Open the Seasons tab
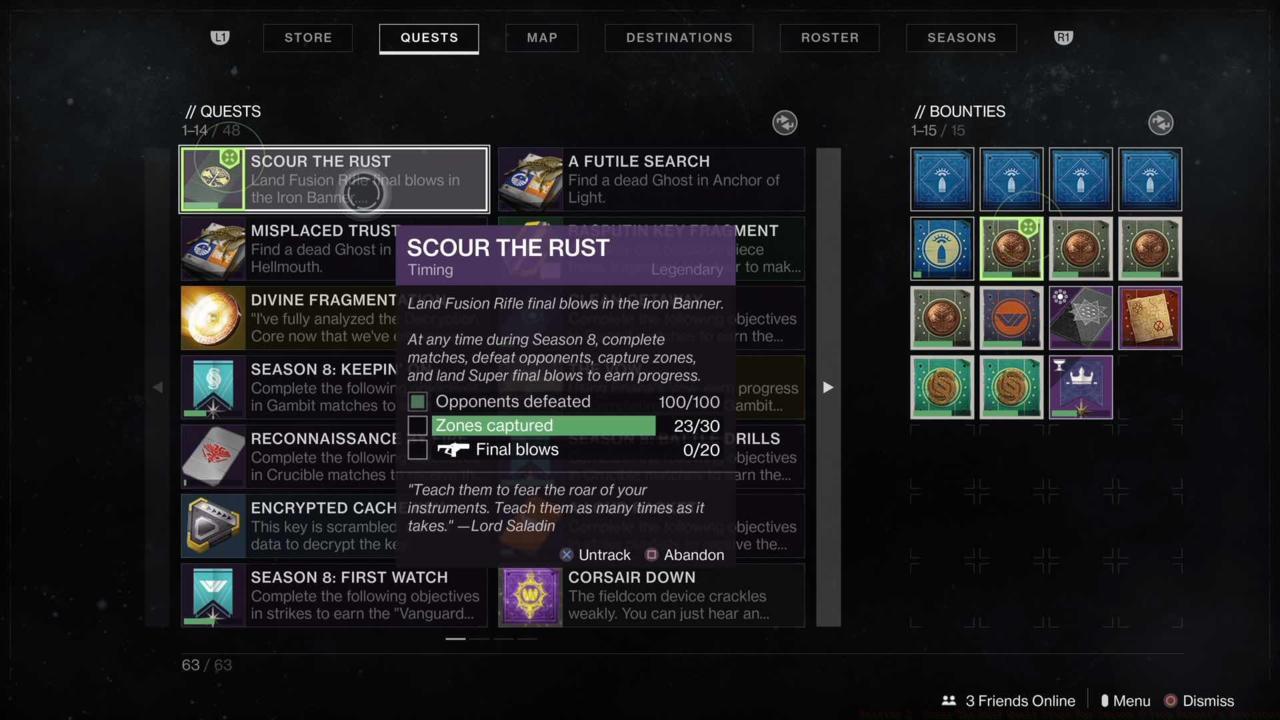 (x=961, y=38)
